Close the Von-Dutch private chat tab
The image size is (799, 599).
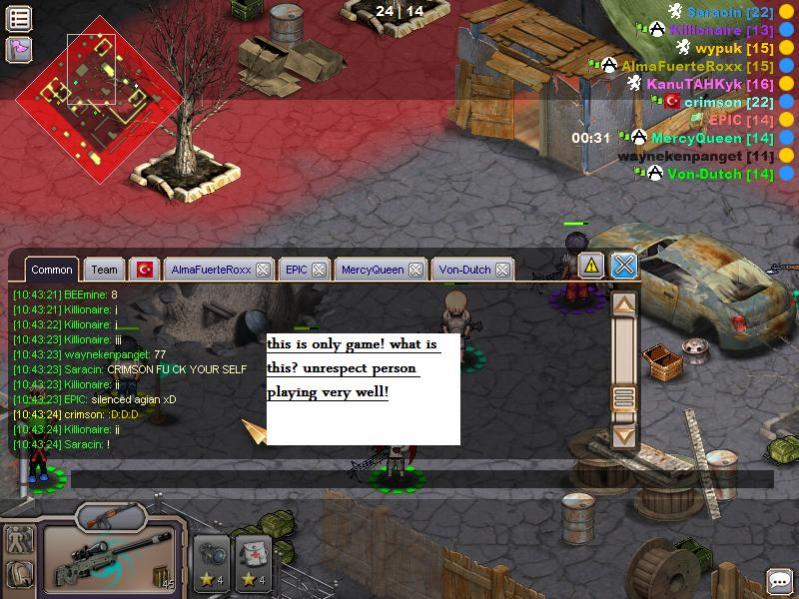503,269
